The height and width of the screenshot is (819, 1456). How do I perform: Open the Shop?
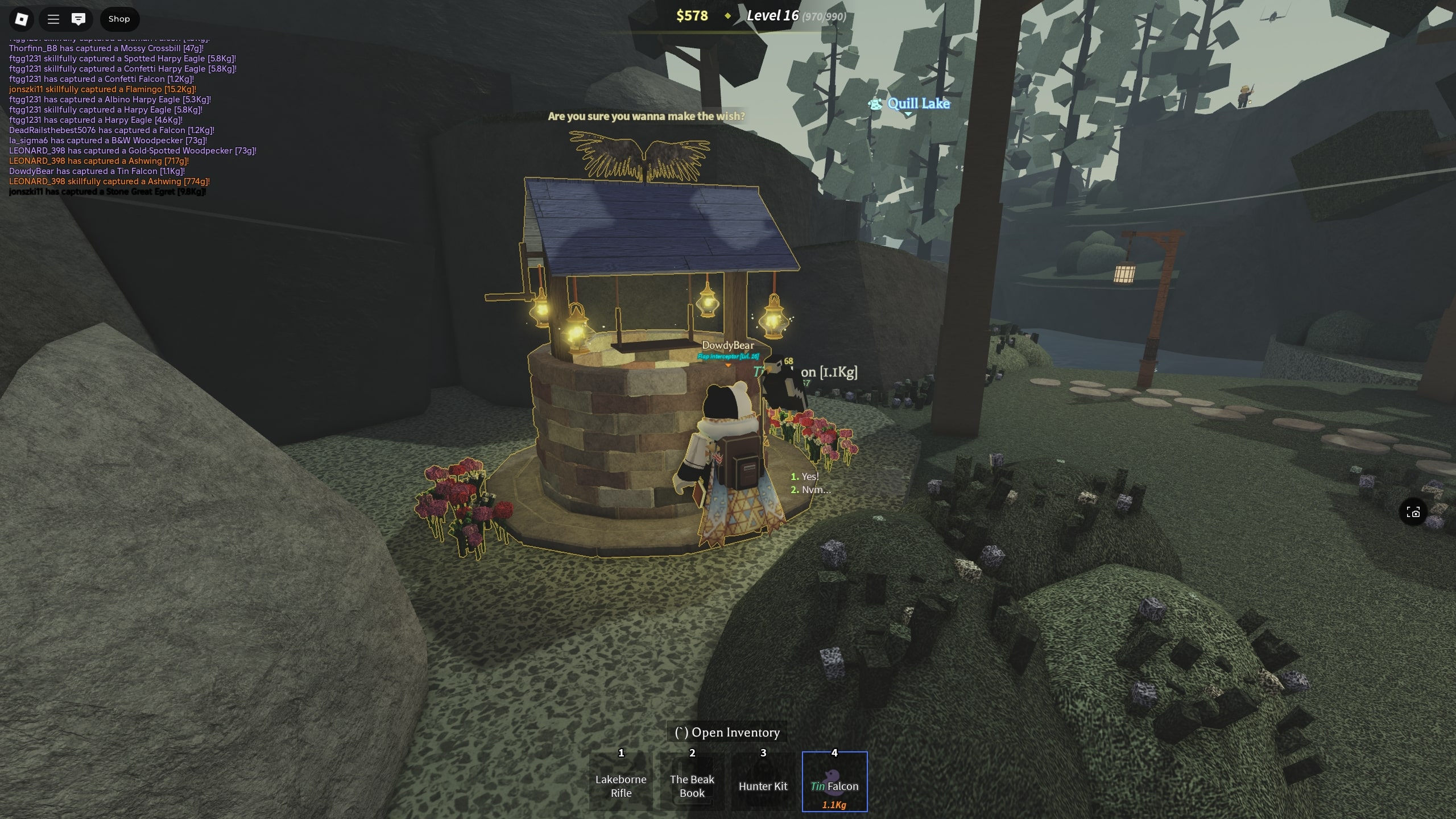(119, 19)
